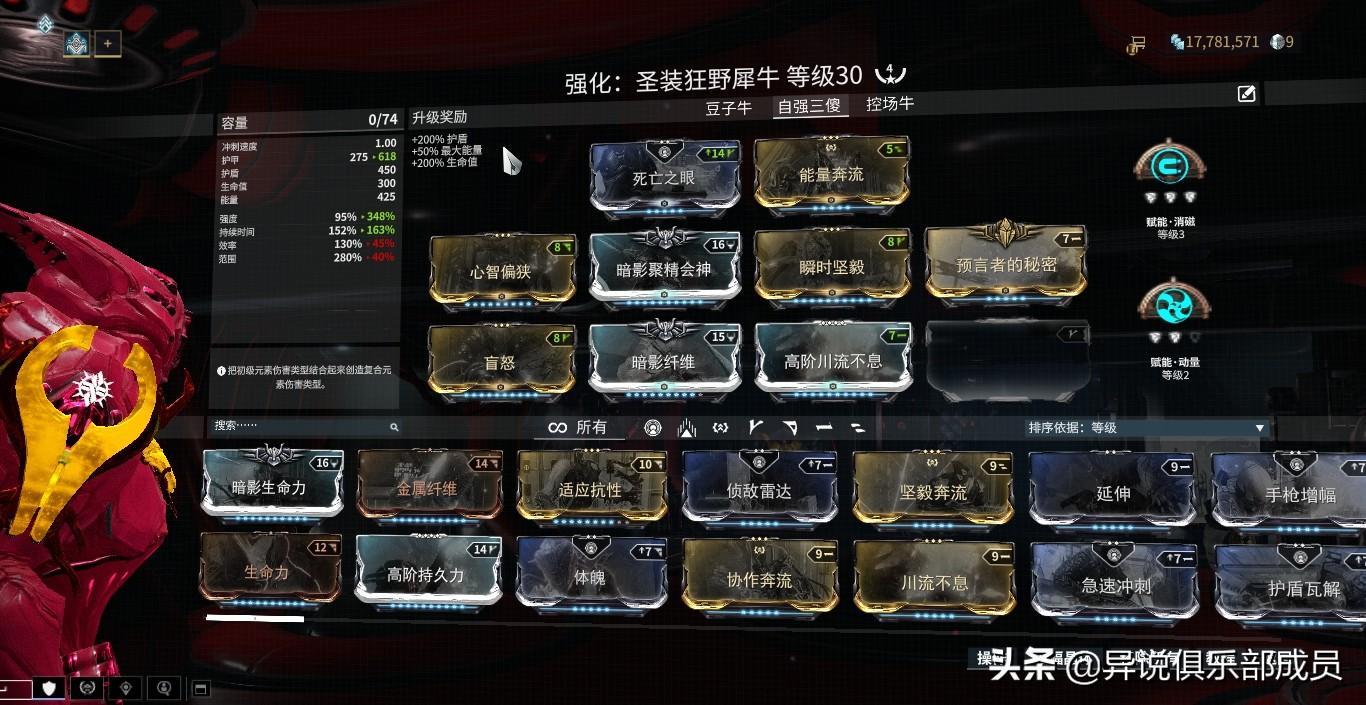Choose the equipped 能量奔流 mod
1366x705 pixels.
pyautogui.click(x=830, y=175)
